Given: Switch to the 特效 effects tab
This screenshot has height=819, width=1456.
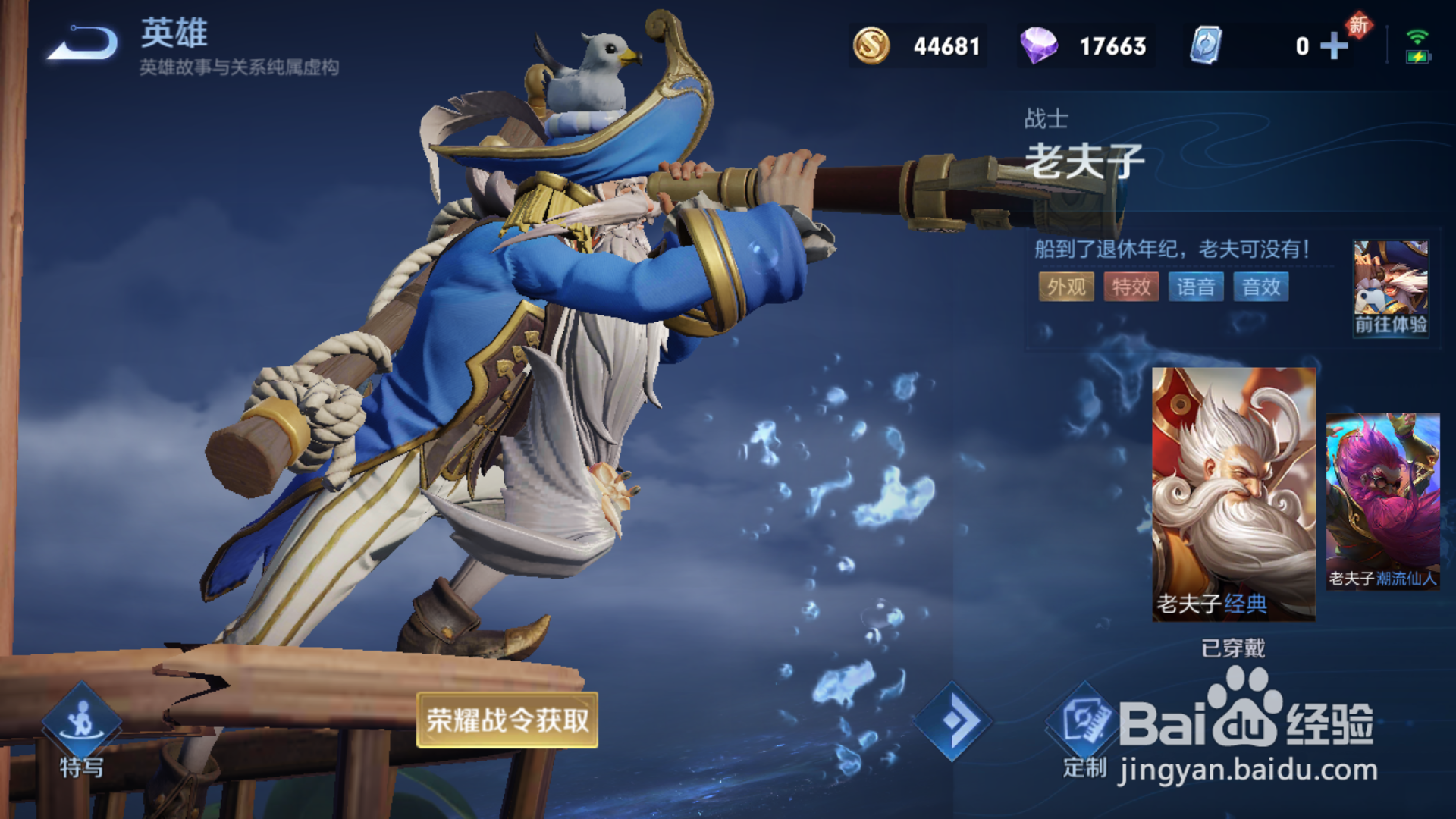Looking at the screenshot, I should (1131, 287).
